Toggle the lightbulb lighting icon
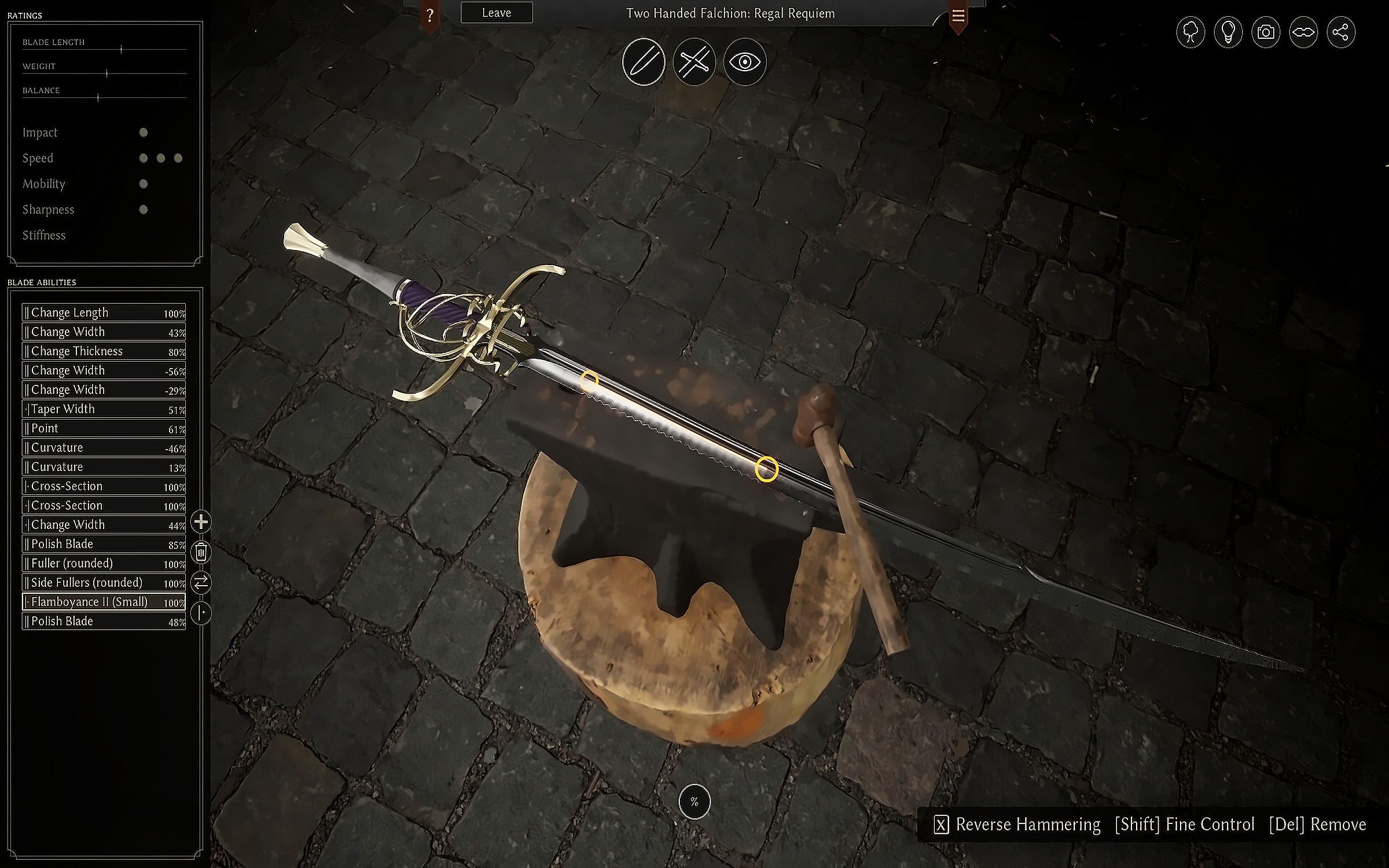Screen dimensions: 1389x868 coord(1228,32)
